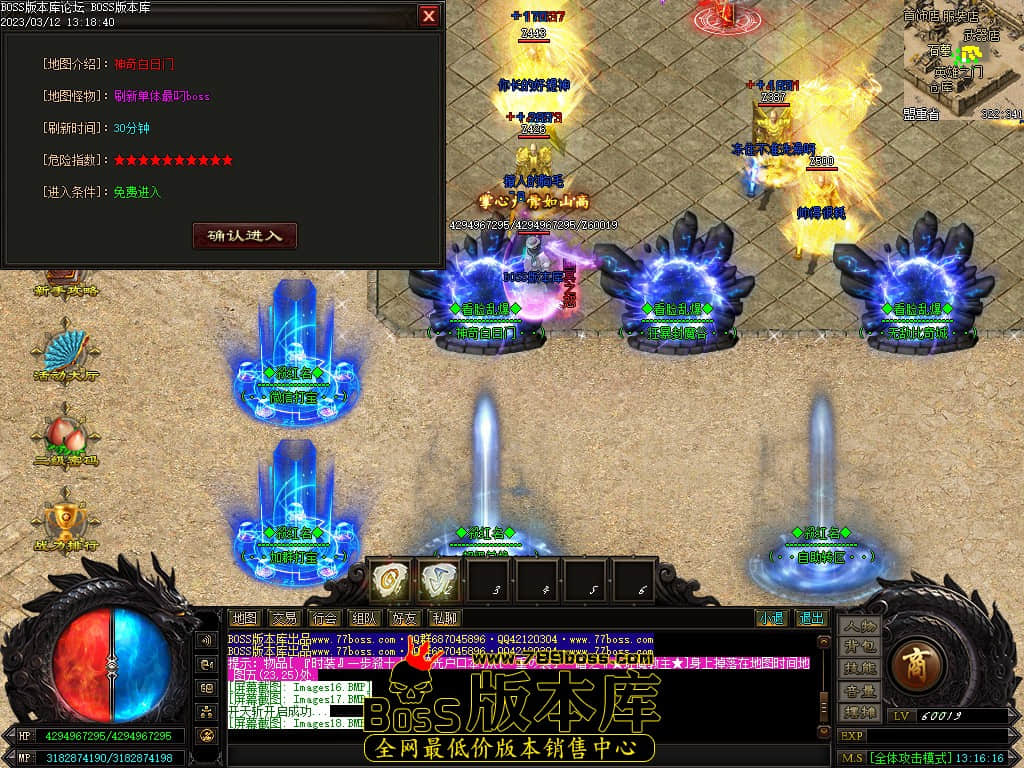Use the first hotbar skill slot
1024x768 pixels.
click(x=390, y=579)
